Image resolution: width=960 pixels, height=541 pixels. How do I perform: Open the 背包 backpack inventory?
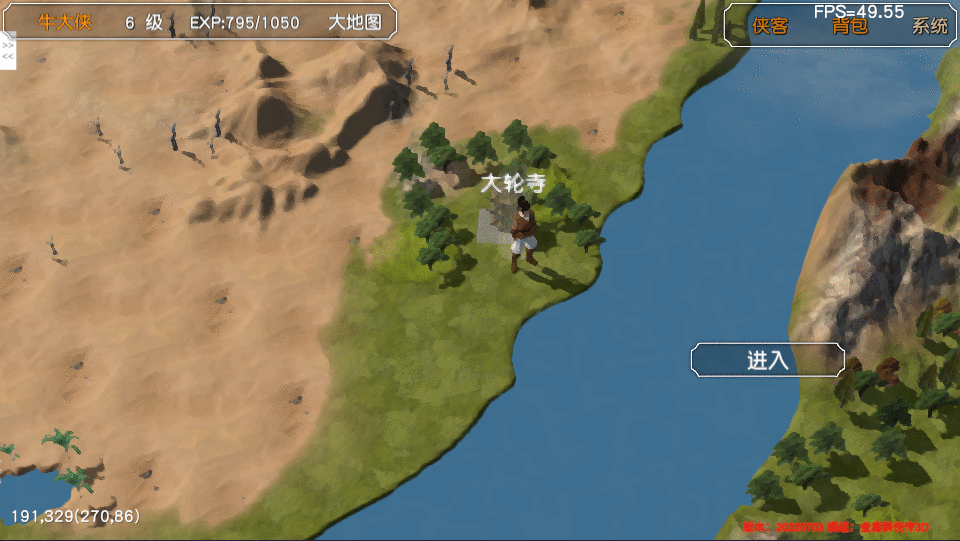850,27
